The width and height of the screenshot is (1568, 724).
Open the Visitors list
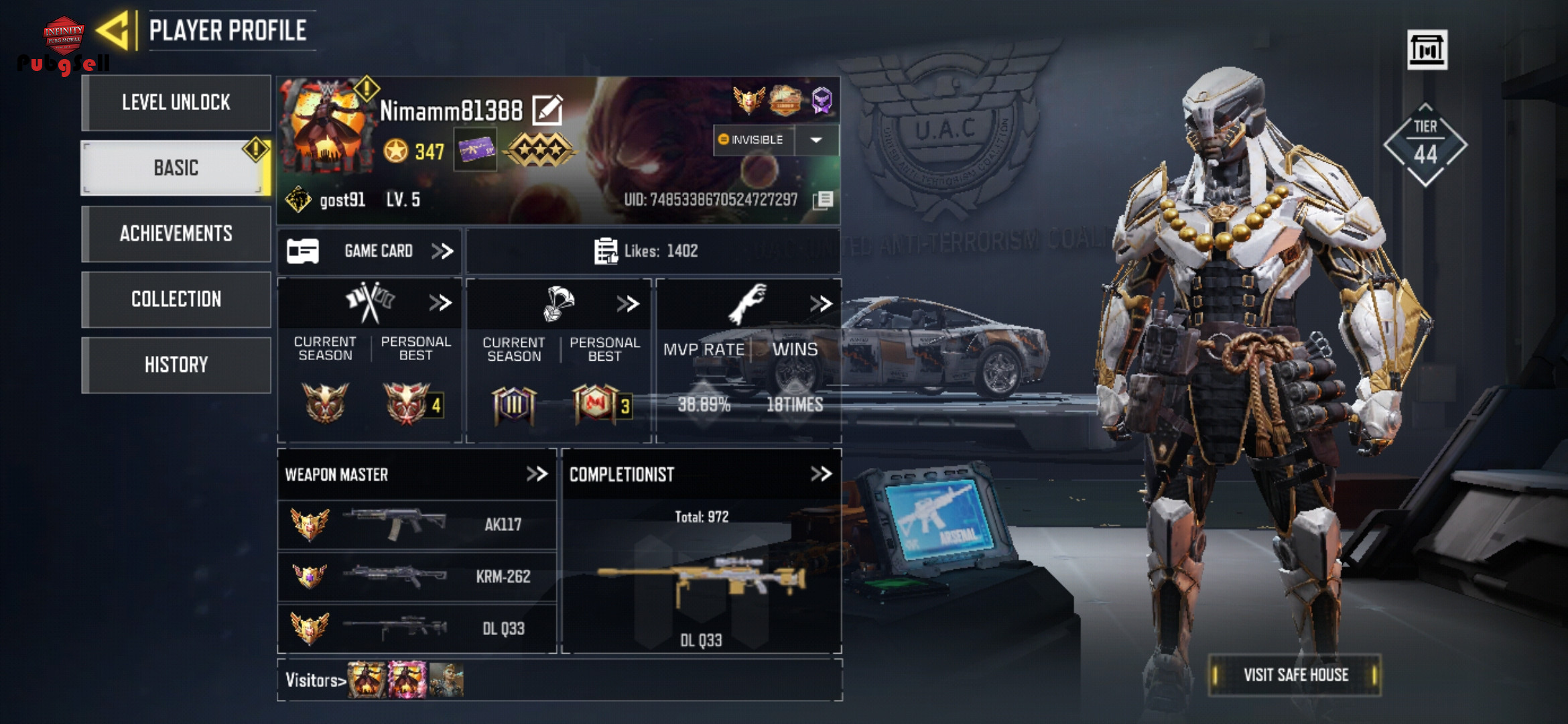[315, 680]
